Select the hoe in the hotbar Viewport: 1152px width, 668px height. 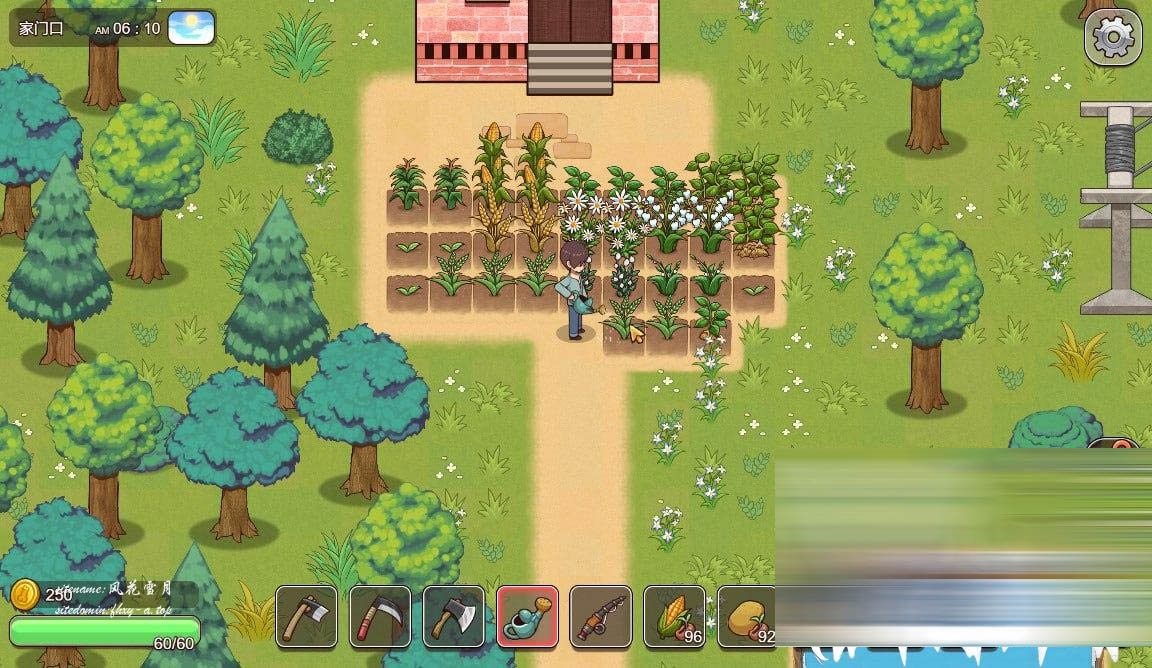[x=306, y=616]
